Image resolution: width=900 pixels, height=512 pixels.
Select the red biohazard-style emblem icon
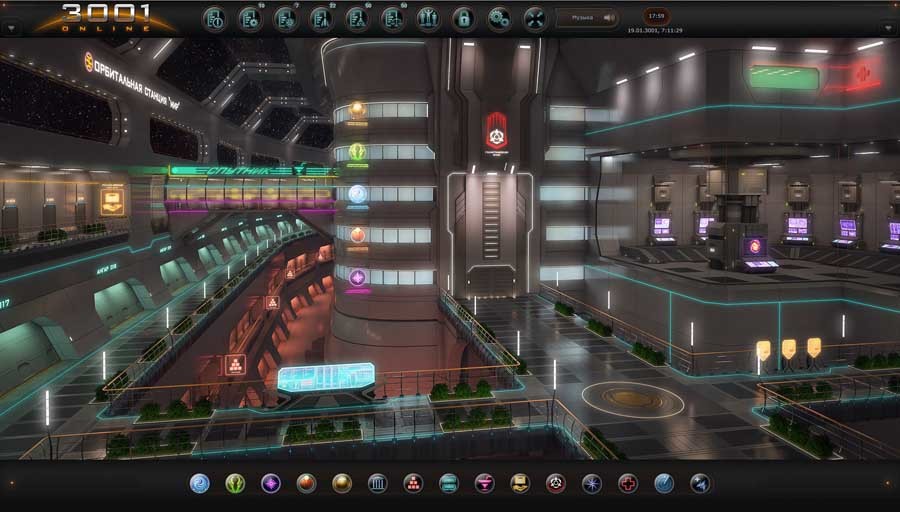pyautogui.click(x=555, y=484)
